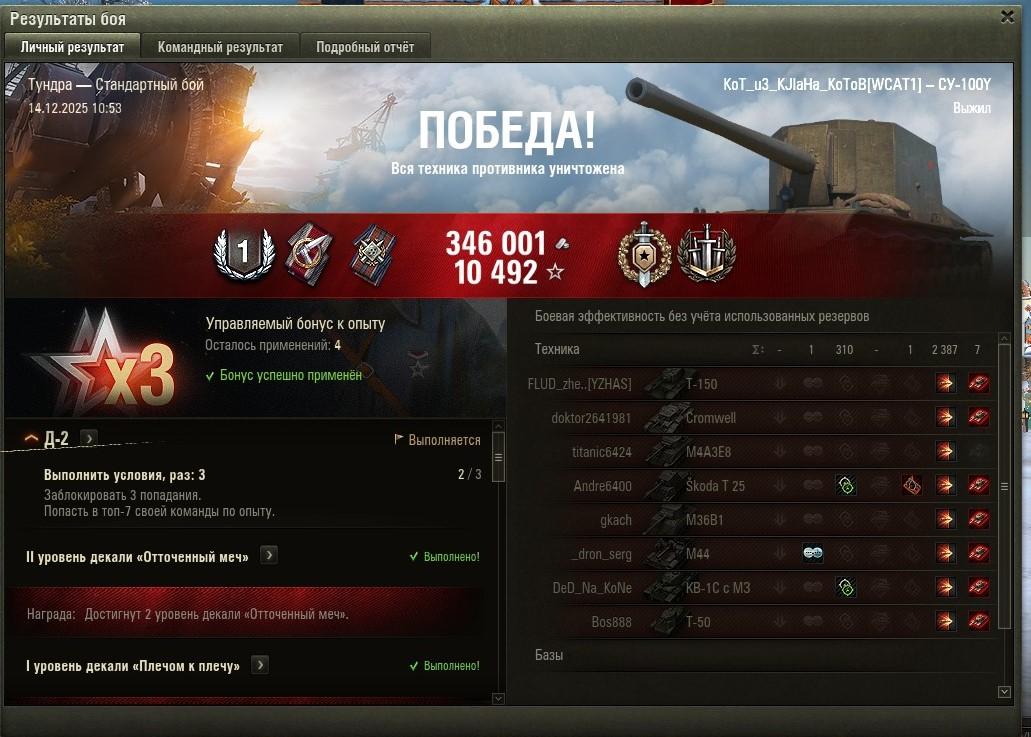Click the Техника column header
The height and width of the screenshot is (737, 1031).
tap(557, 349)
